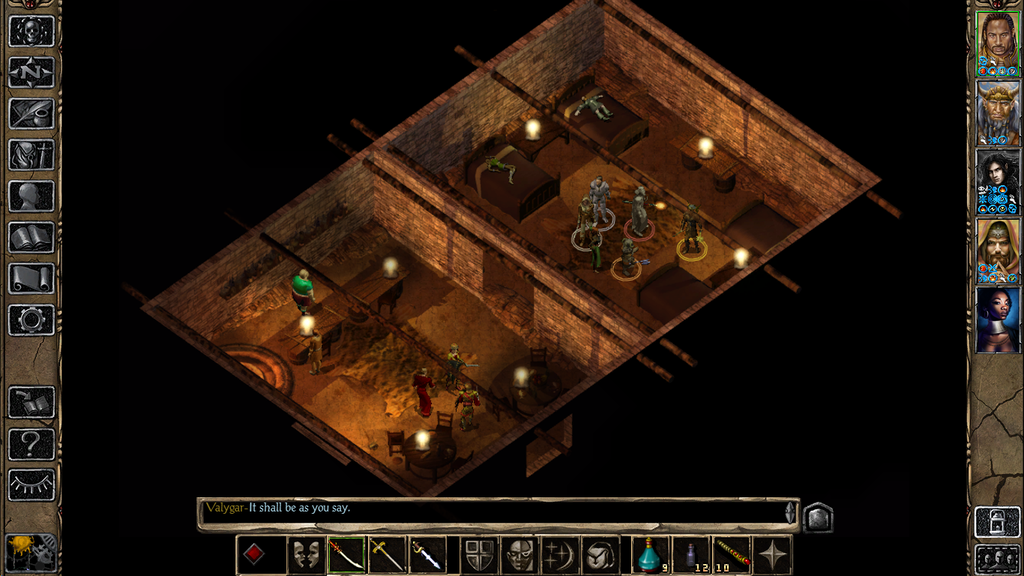1024x576 pixels.
Task: Open the inventory screen
Action: [x=31, y=154]
